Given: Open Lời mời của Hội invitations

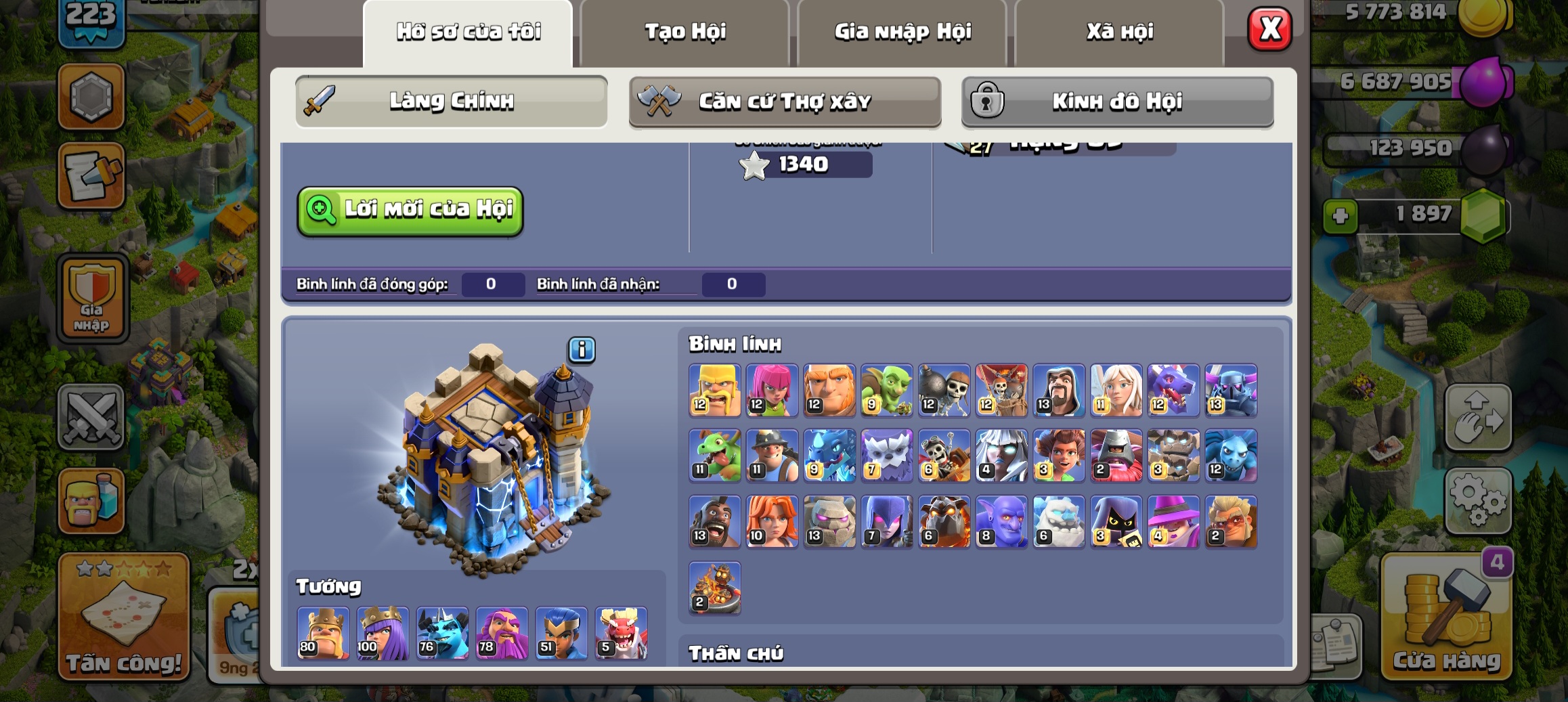Looking at the screenshot, I should point(410,210).
